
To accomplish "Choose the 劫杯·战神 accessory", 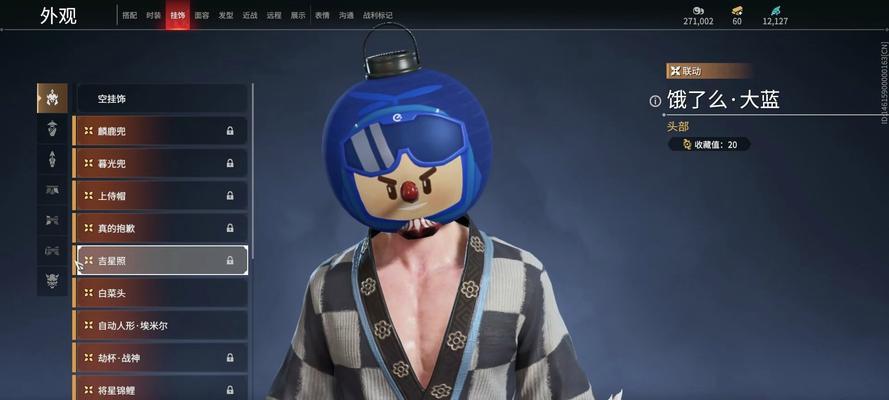I will pyautogui.click(x=162, y=357).
